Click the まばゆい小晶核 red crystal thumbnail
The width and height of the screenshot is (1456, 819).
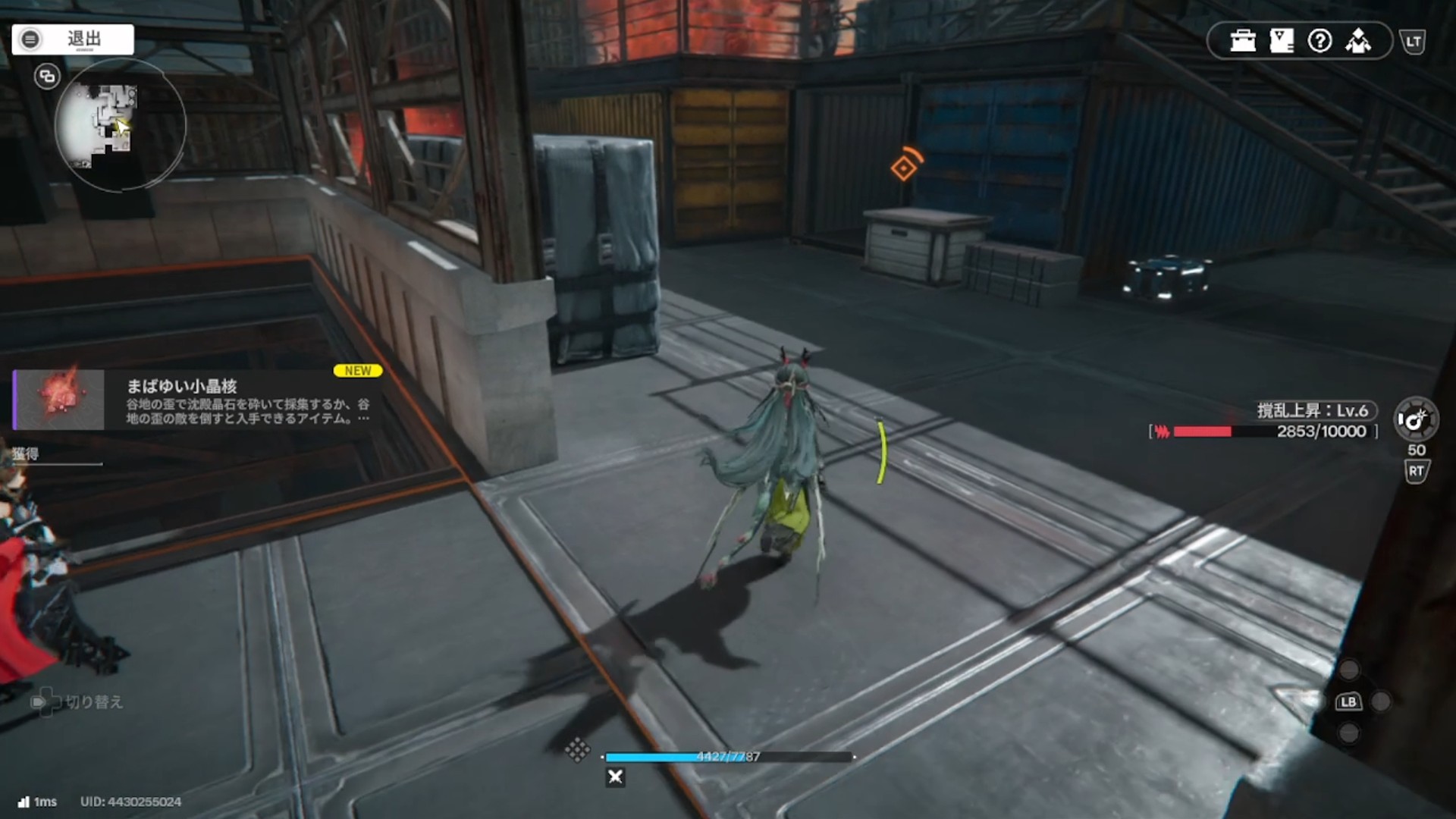click(x=59, y=400)
